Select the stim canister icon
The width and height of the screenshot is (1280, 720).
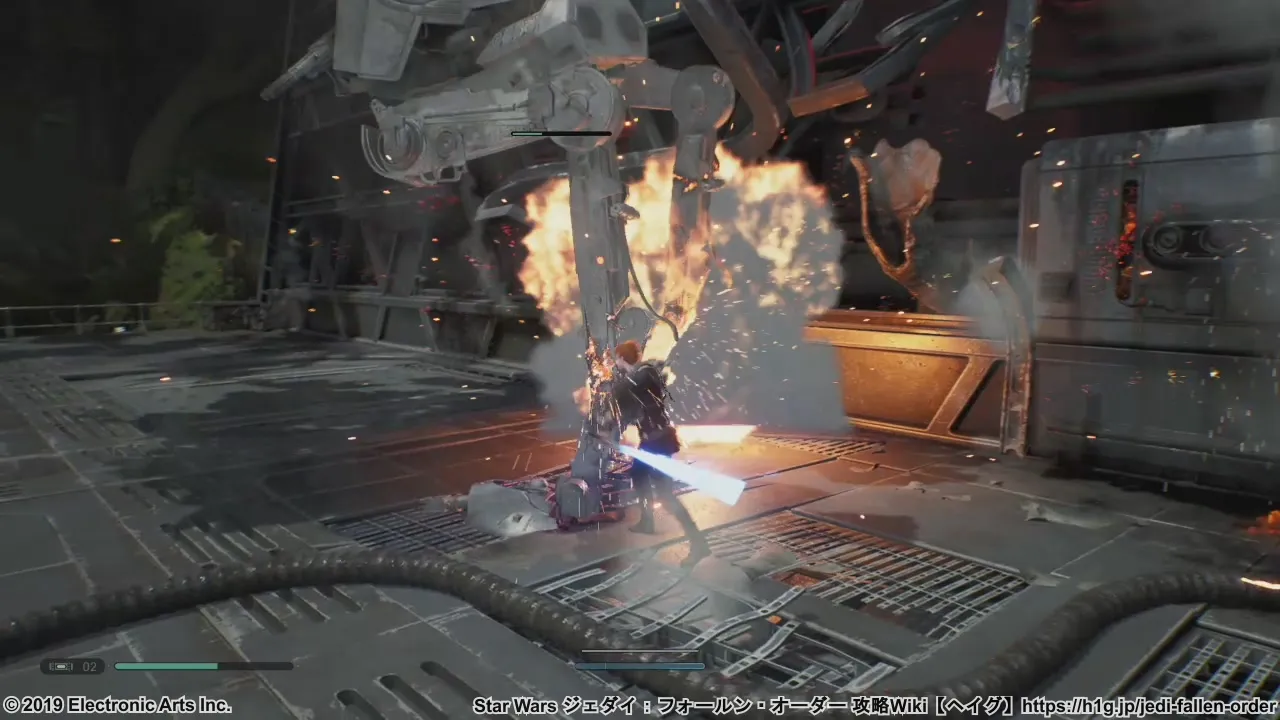point(61,666)
